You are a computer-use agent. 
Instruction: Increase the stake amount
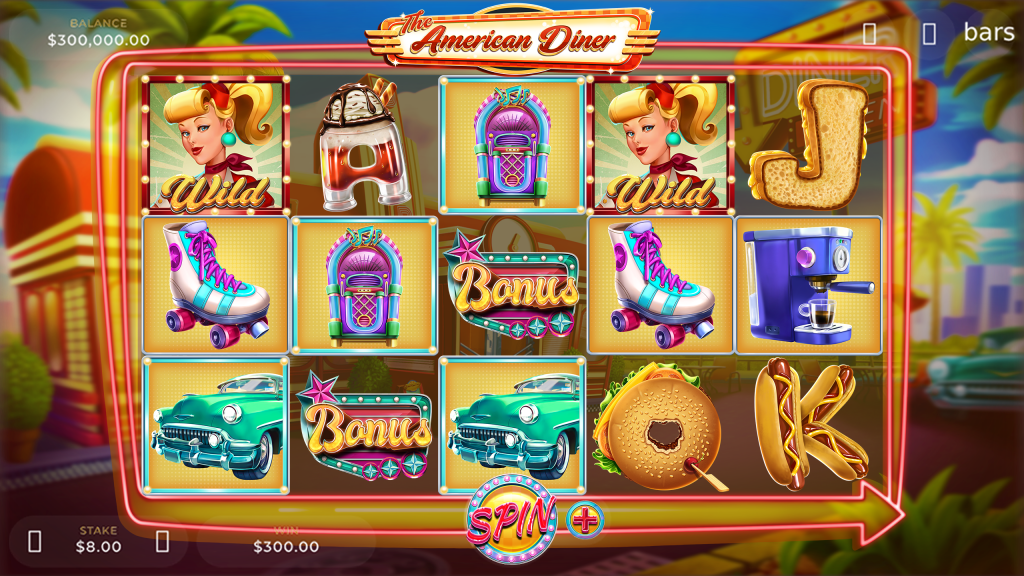click(x=163, y=542)
